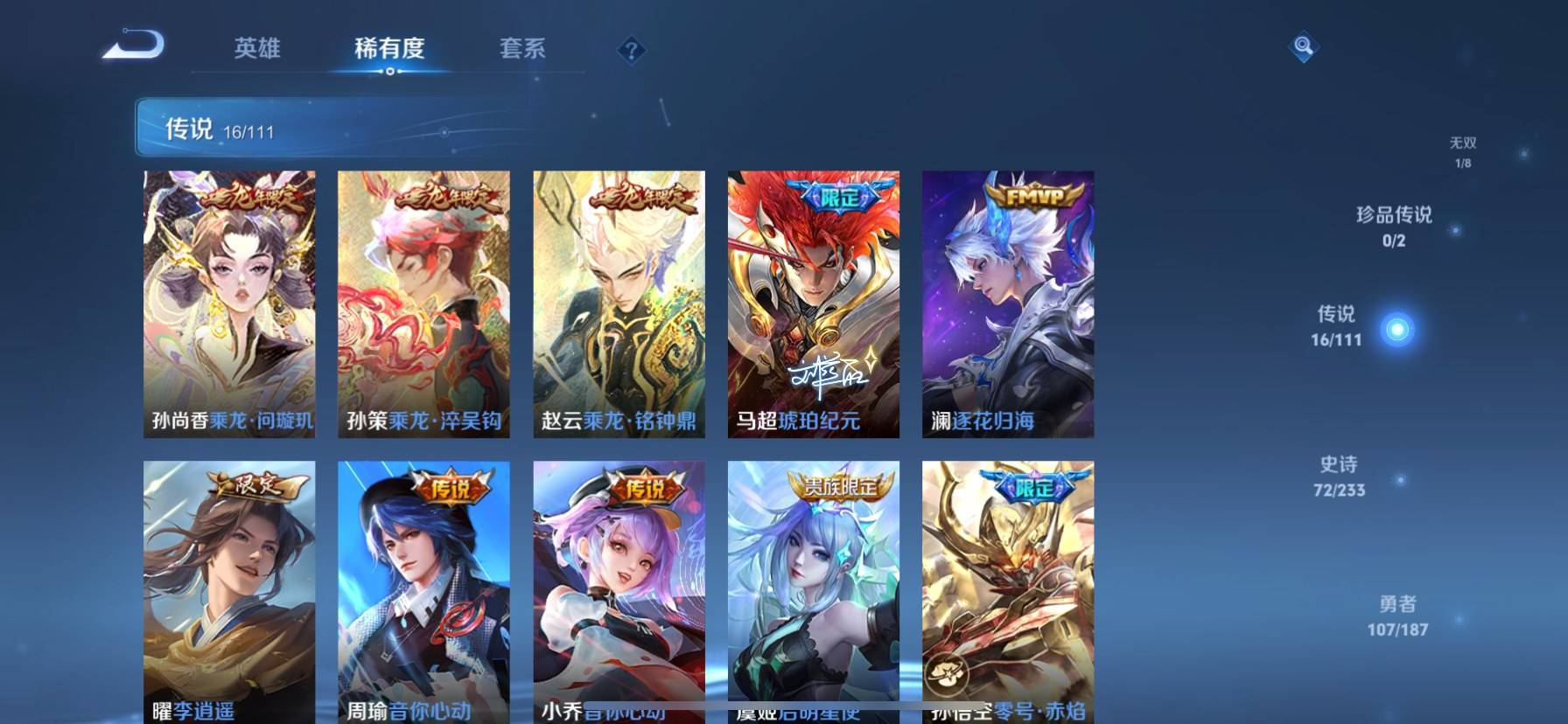Open the 套系 tab
The height and width of the screenshot is (724, 1568).
(522, 48)
